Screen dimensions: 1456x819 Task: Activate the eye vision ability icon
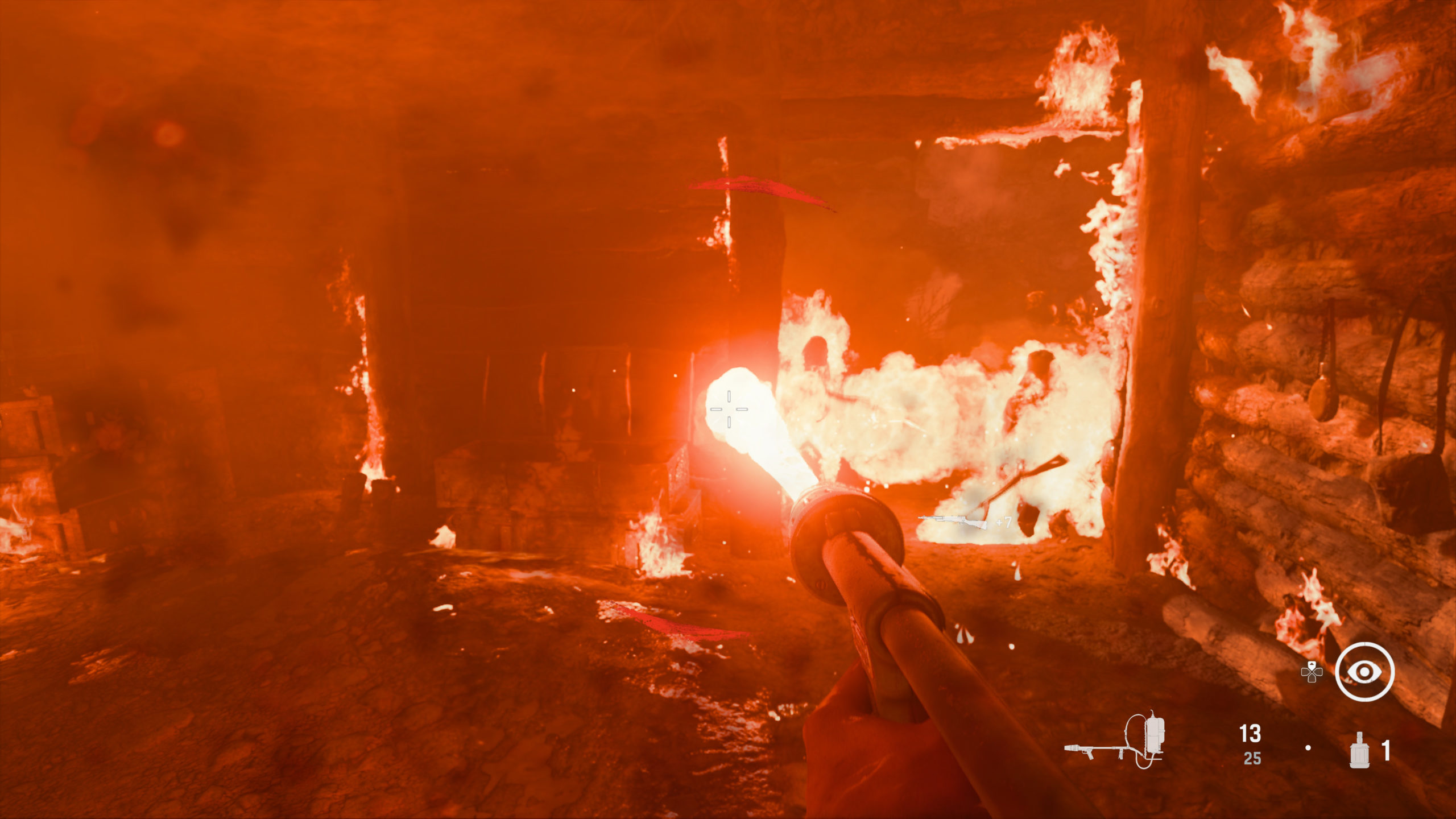click(x=1364, y=672)
